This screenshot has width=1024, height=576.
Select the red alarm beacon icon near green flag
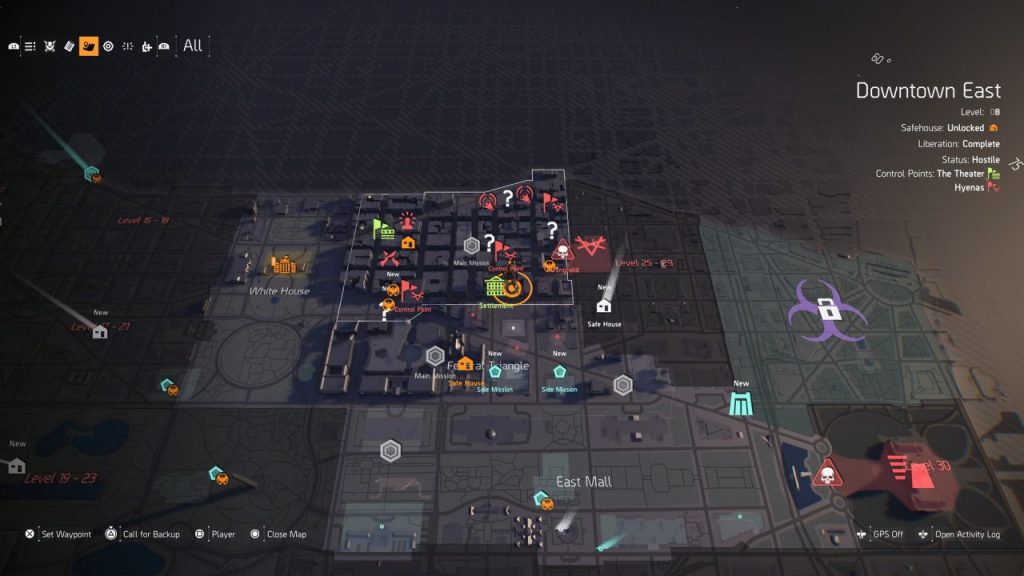tap(407, 221)
